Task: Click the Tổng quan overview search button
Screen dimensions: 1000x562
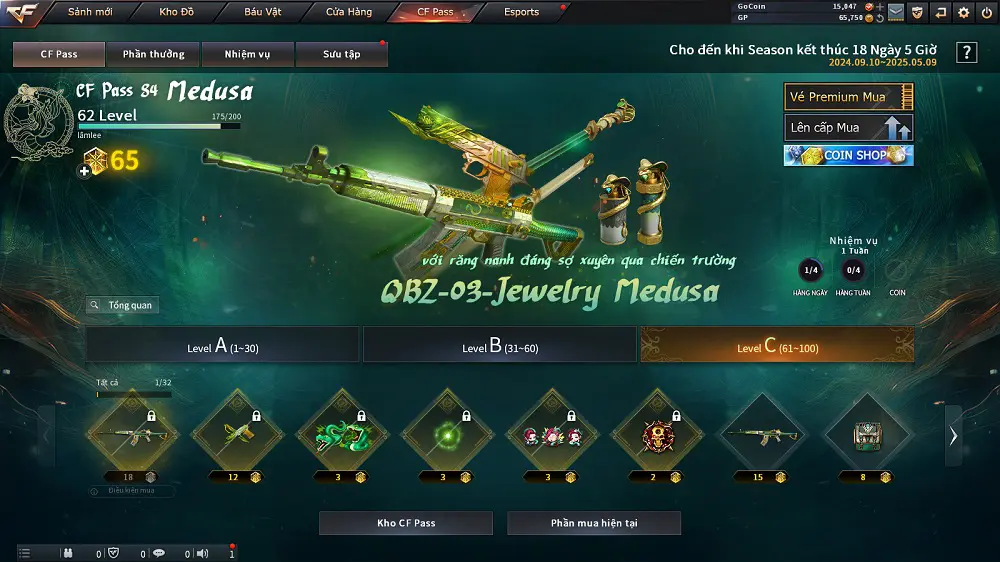Action: click(x=122, y=305)
